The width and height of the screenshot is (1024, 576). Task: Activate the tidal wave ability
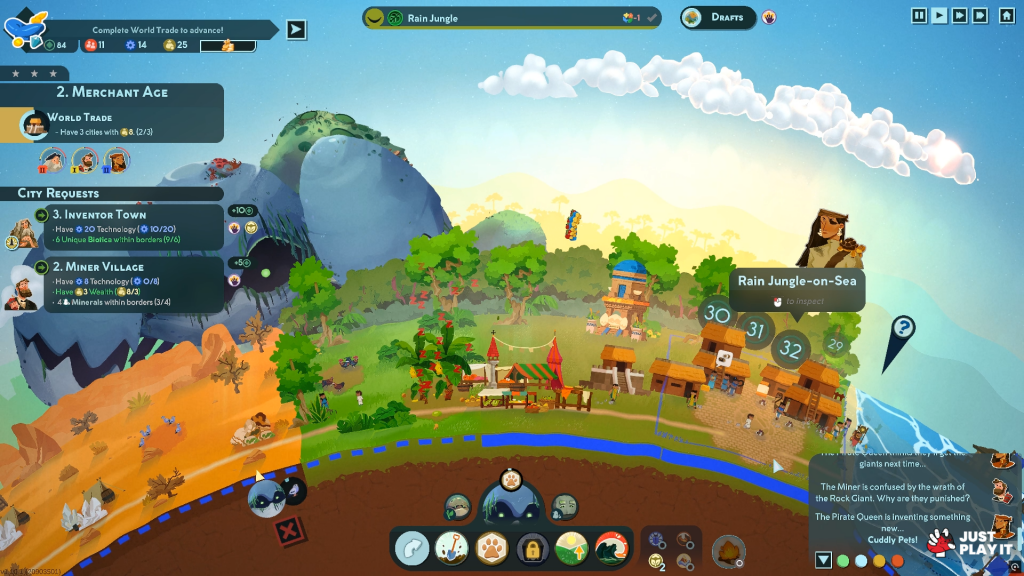(x=610, y=548)
